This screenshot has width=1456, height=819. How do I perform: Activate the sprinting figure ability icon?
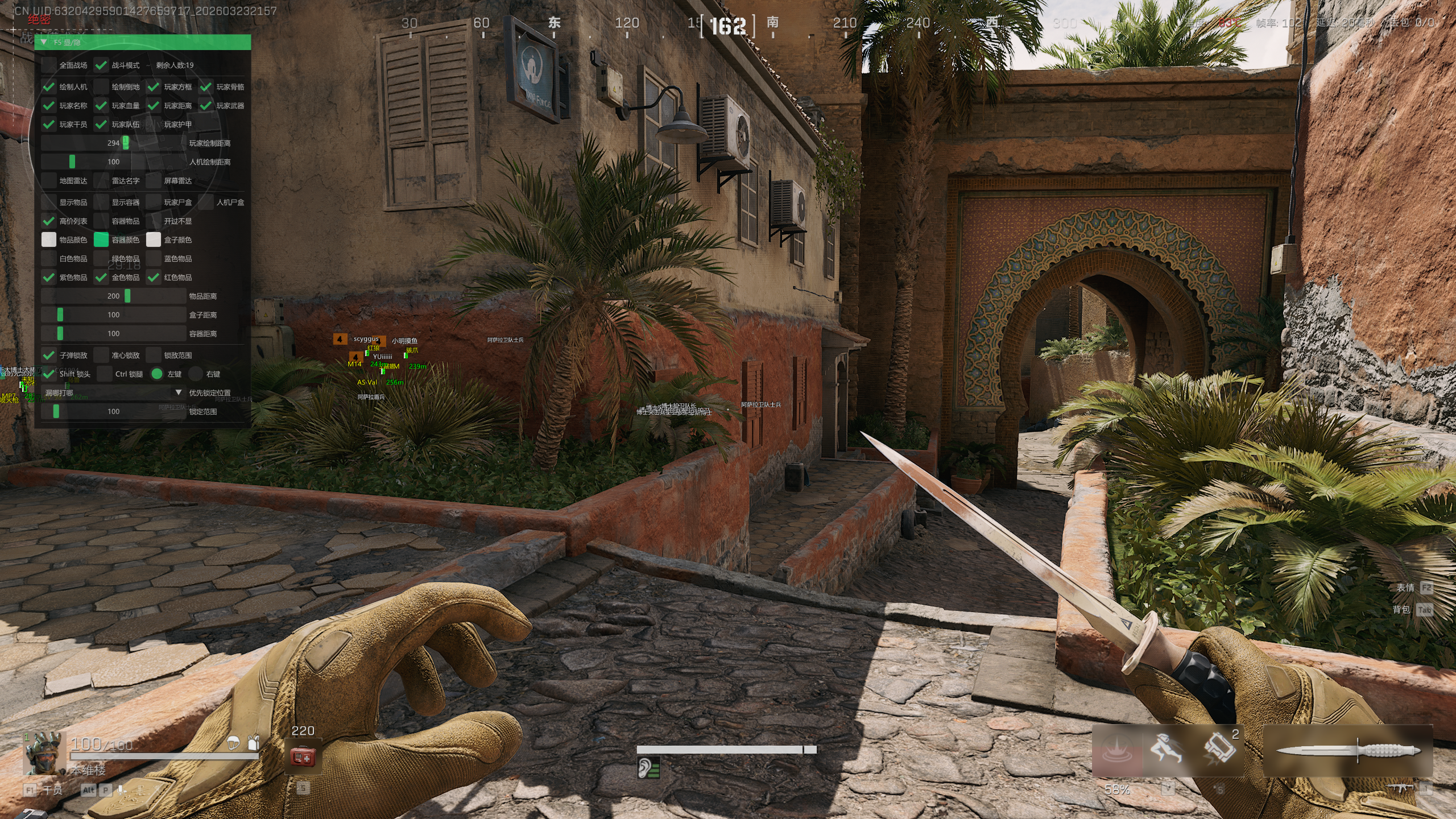click(x=1166, y=750)
